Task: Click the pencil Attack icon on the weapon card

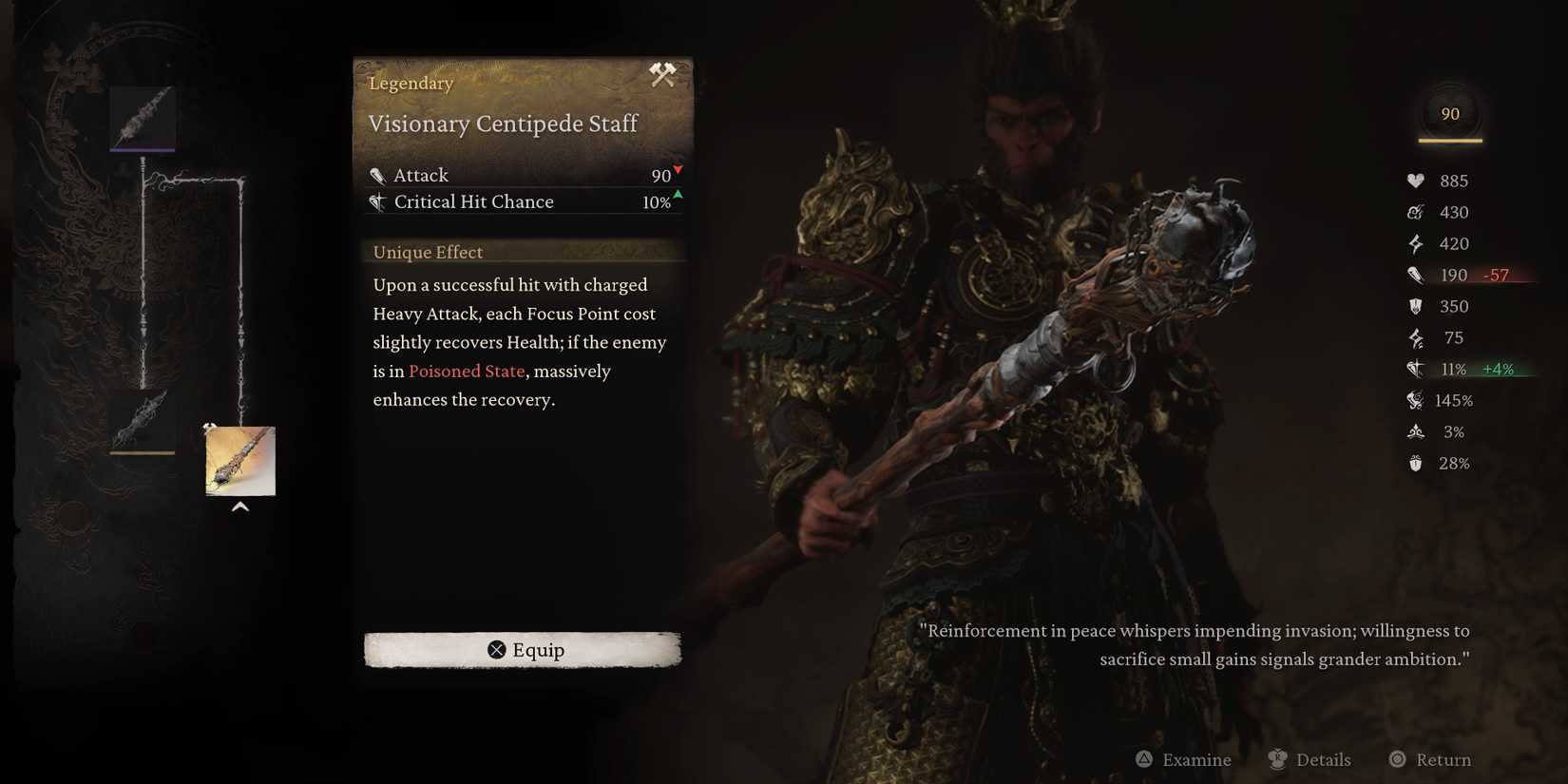Action: coord(379,175)
